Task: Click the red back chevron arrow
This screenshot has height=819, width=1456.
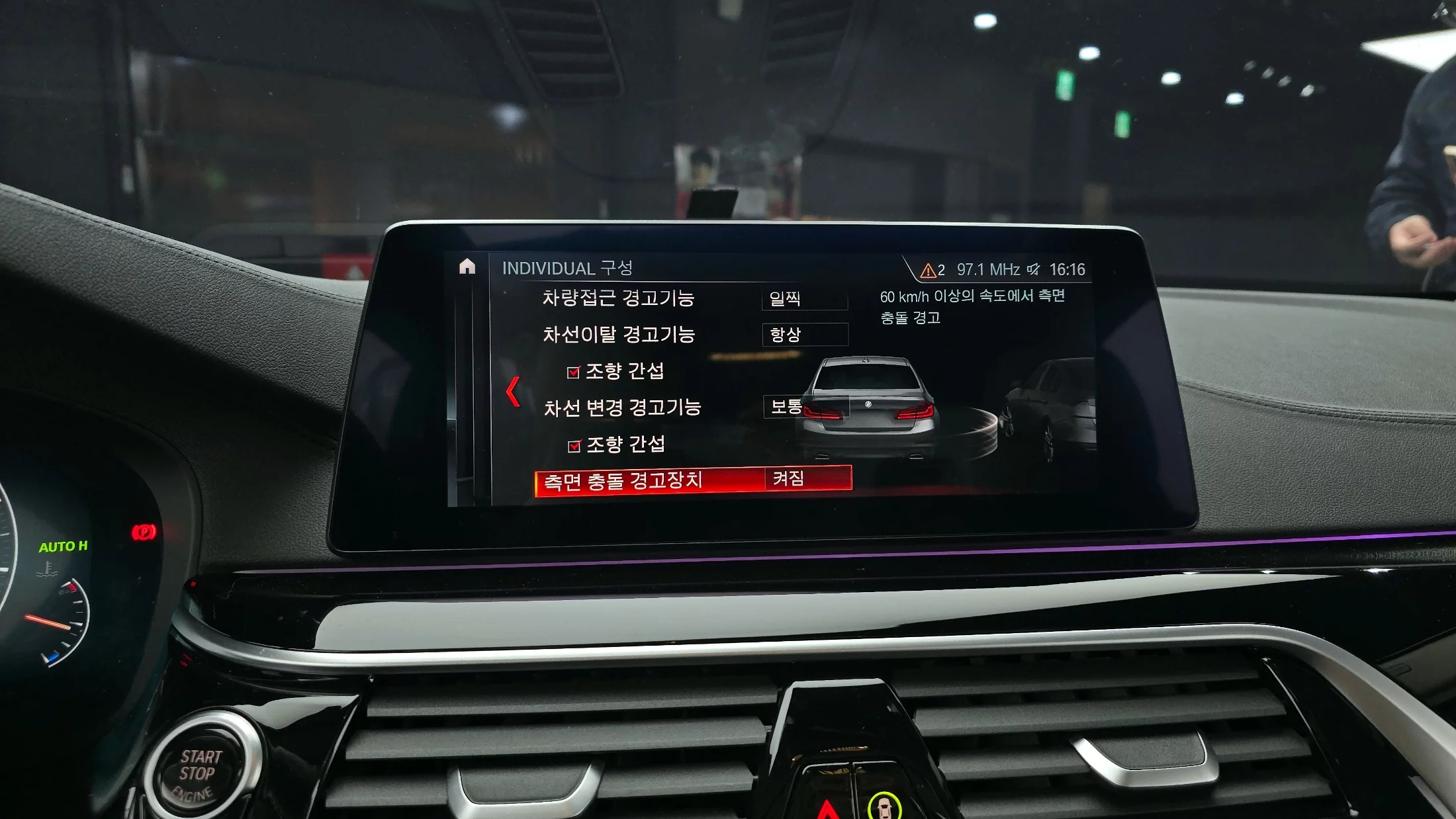Action: pyautogui.click(x=512, y=392)
